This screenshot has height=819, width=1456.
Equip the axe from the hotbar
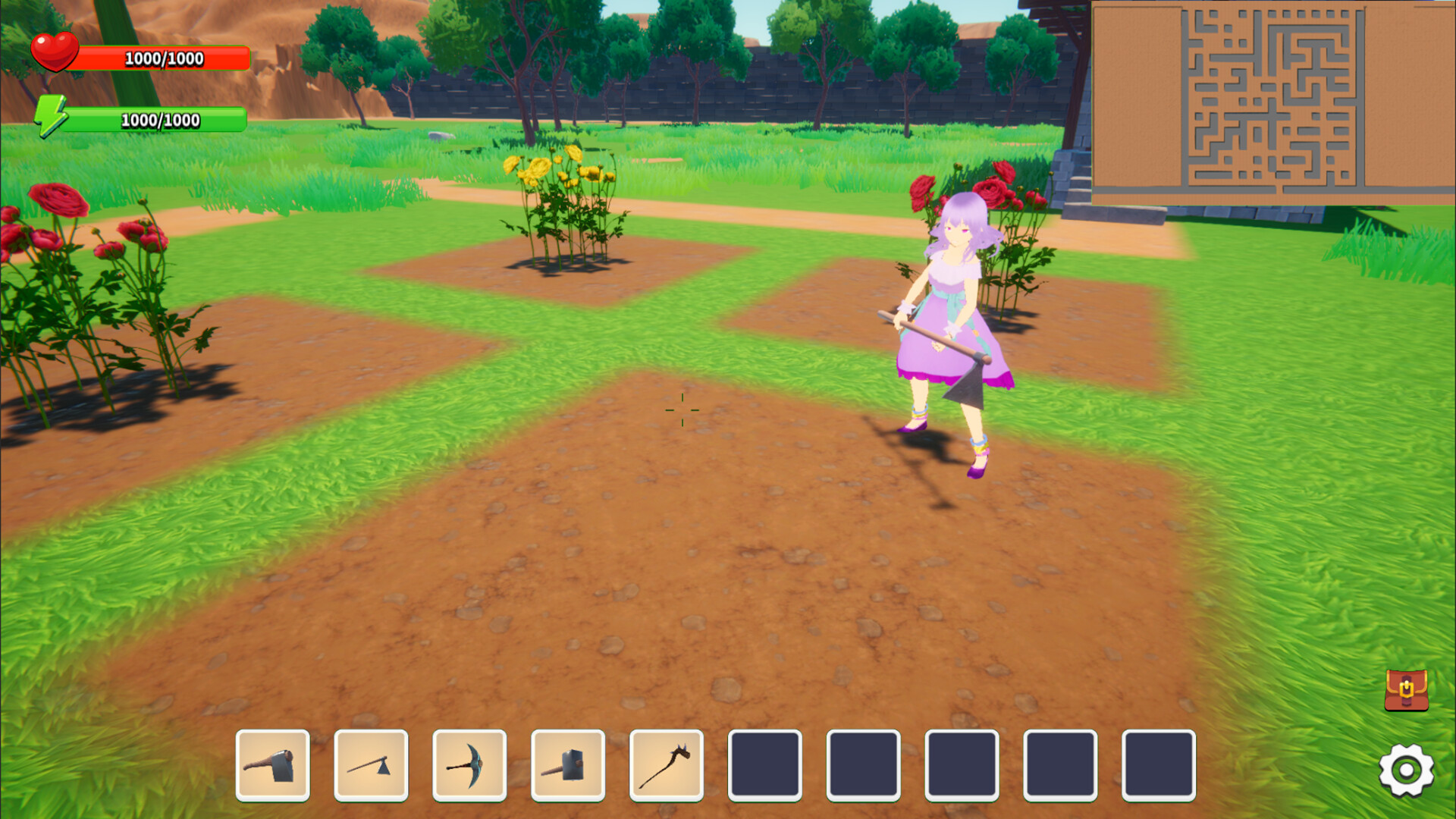[372, 766]
